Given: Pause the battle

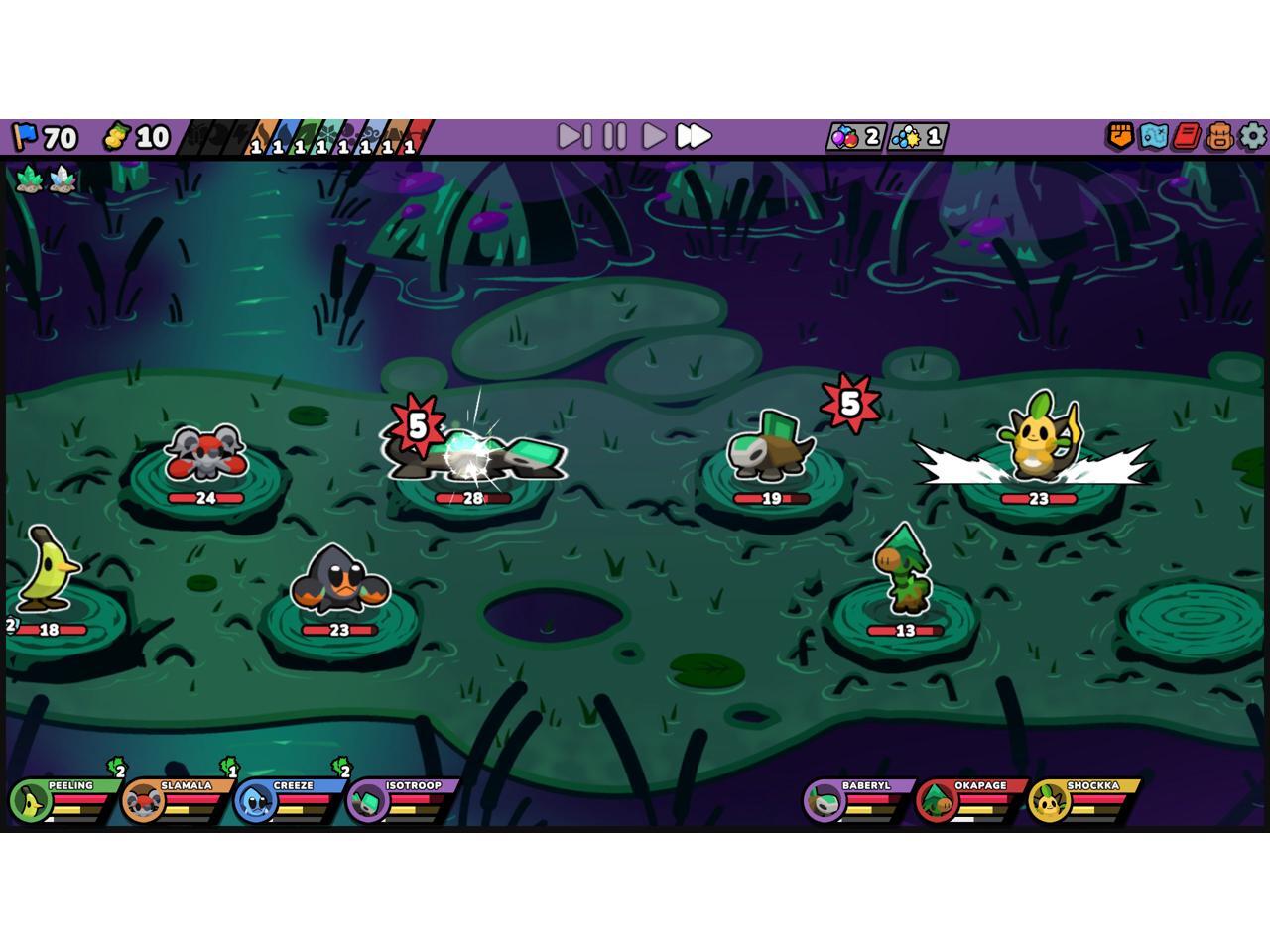Looking at the screenshot, I should coord(615,136).
